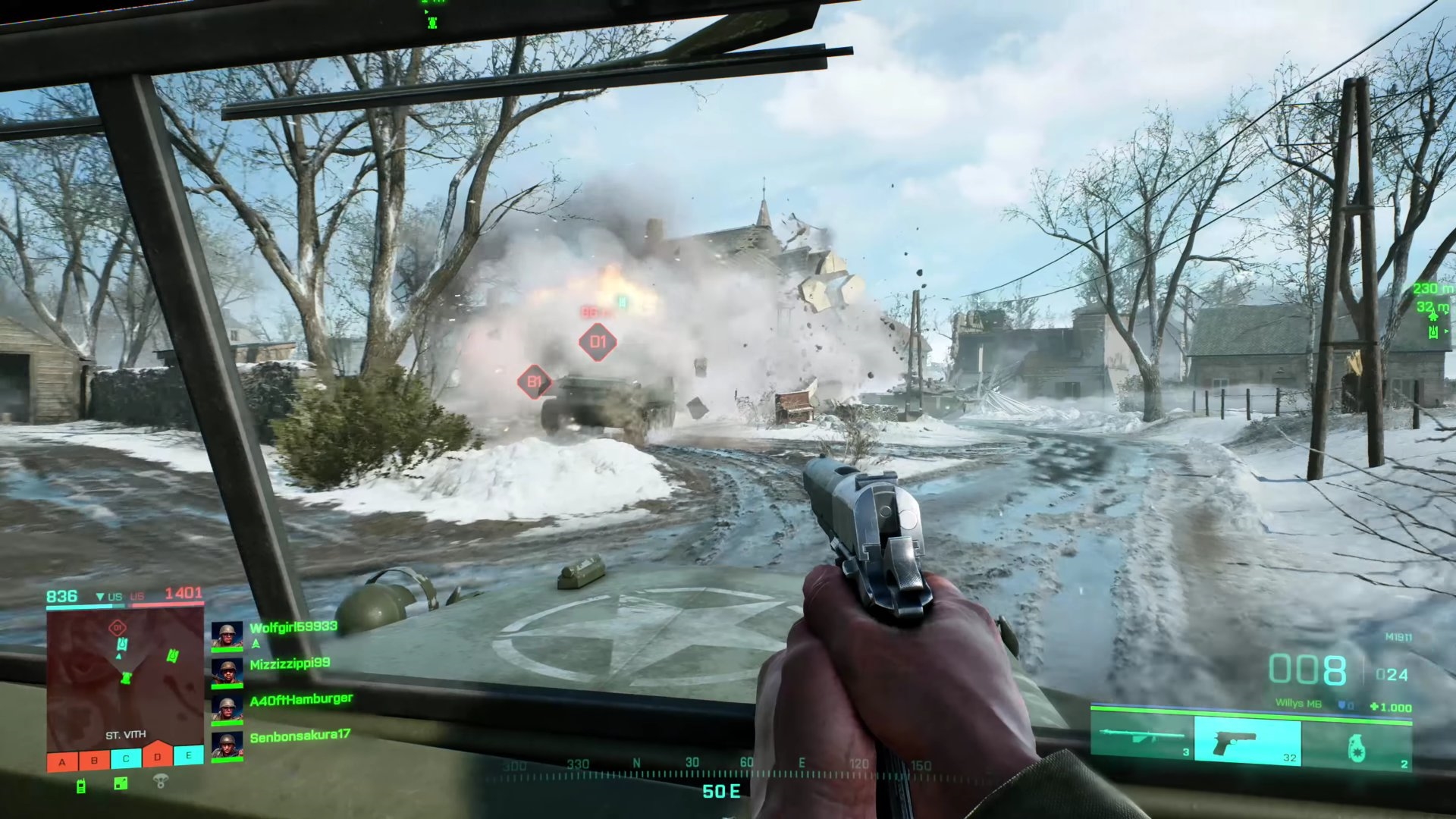Select capture point C on objective bar
Viewport: 1456px width, 819px height.
coord(126,758)
